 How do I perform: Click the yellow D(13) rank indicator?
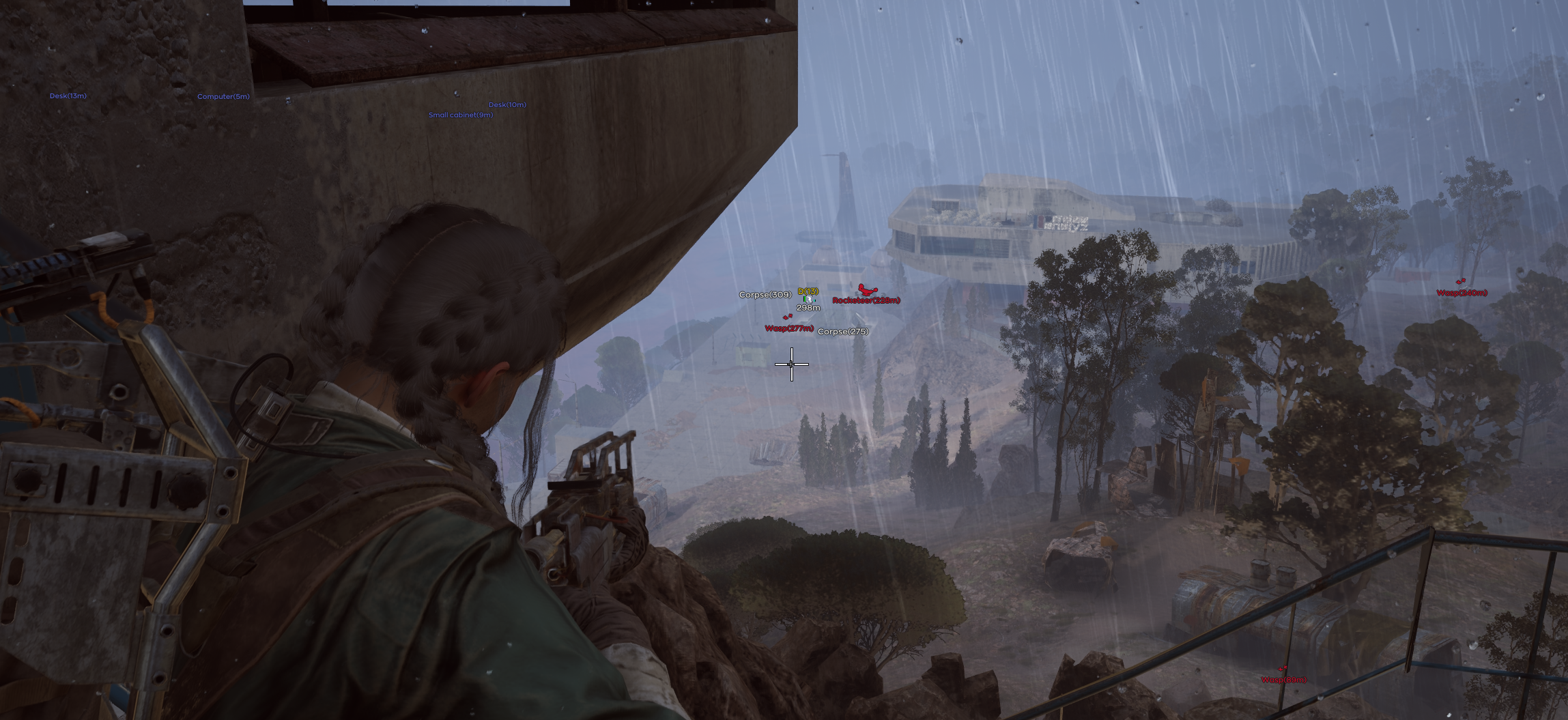pos(808,291)
